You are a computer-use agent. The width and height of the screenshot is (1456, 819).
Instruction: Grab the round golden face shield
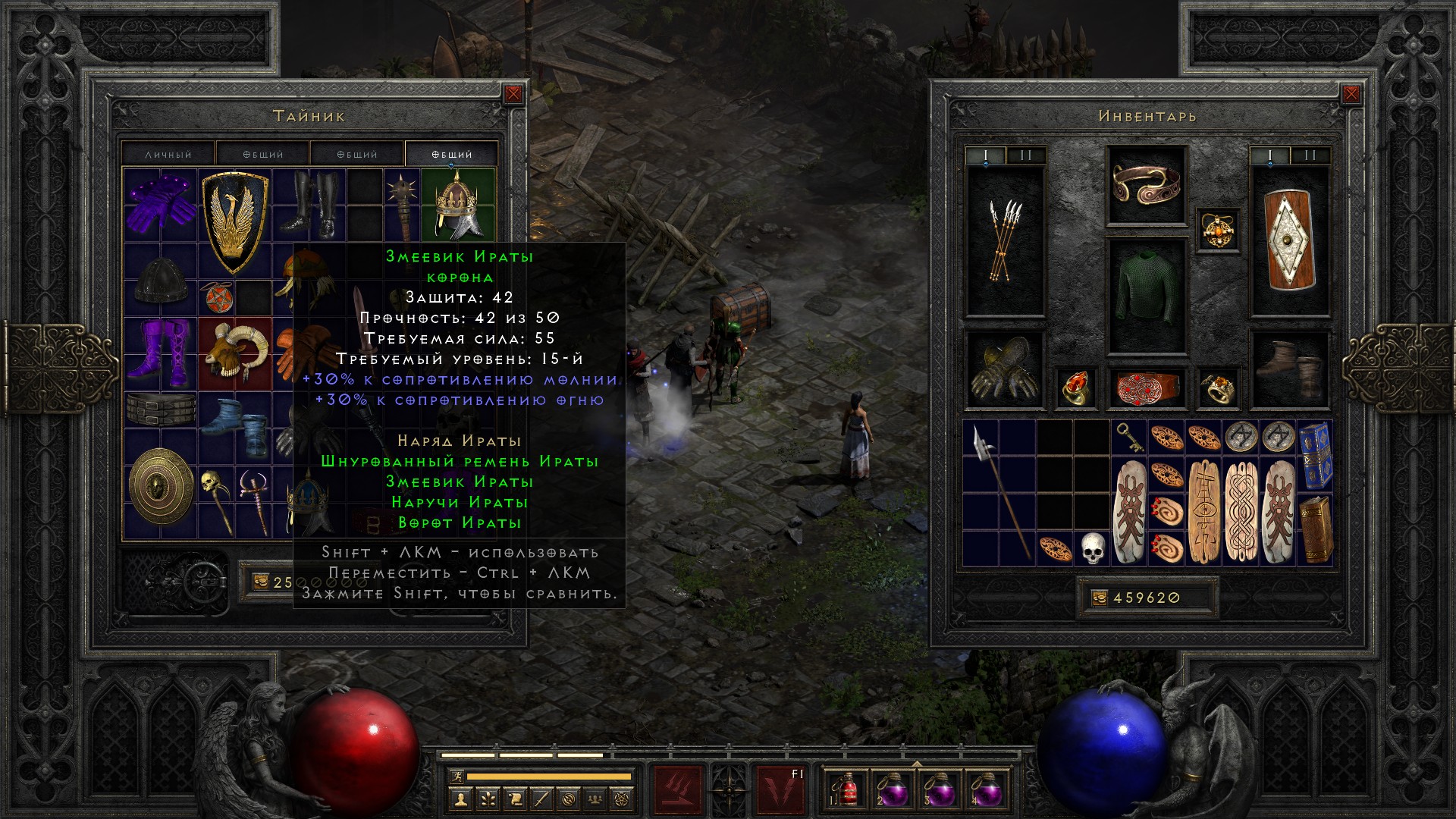pyautogui.click(x=161, y=485)
